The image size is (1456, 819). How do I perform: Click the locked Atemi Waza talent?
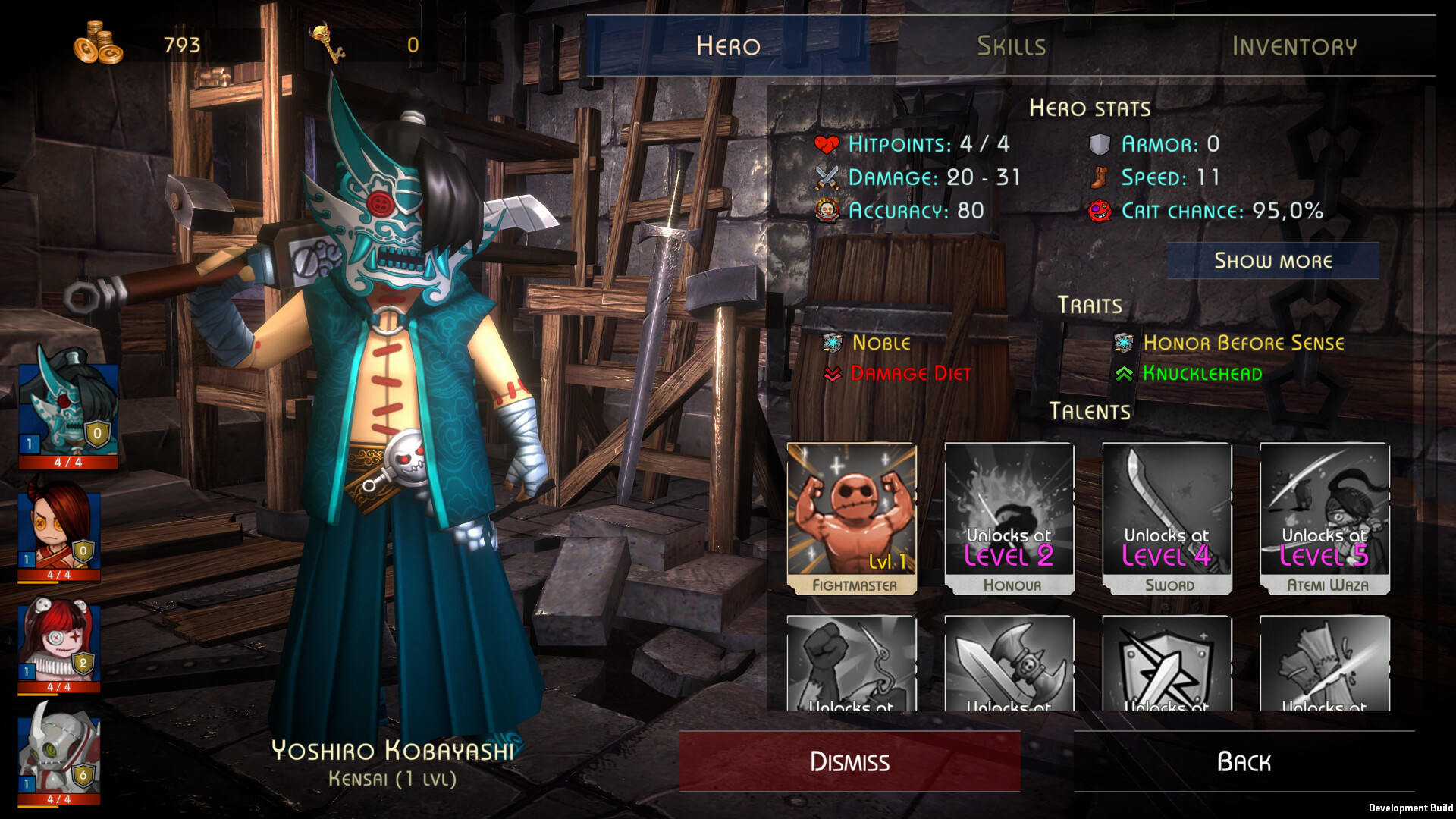[x=1326, y=518]
